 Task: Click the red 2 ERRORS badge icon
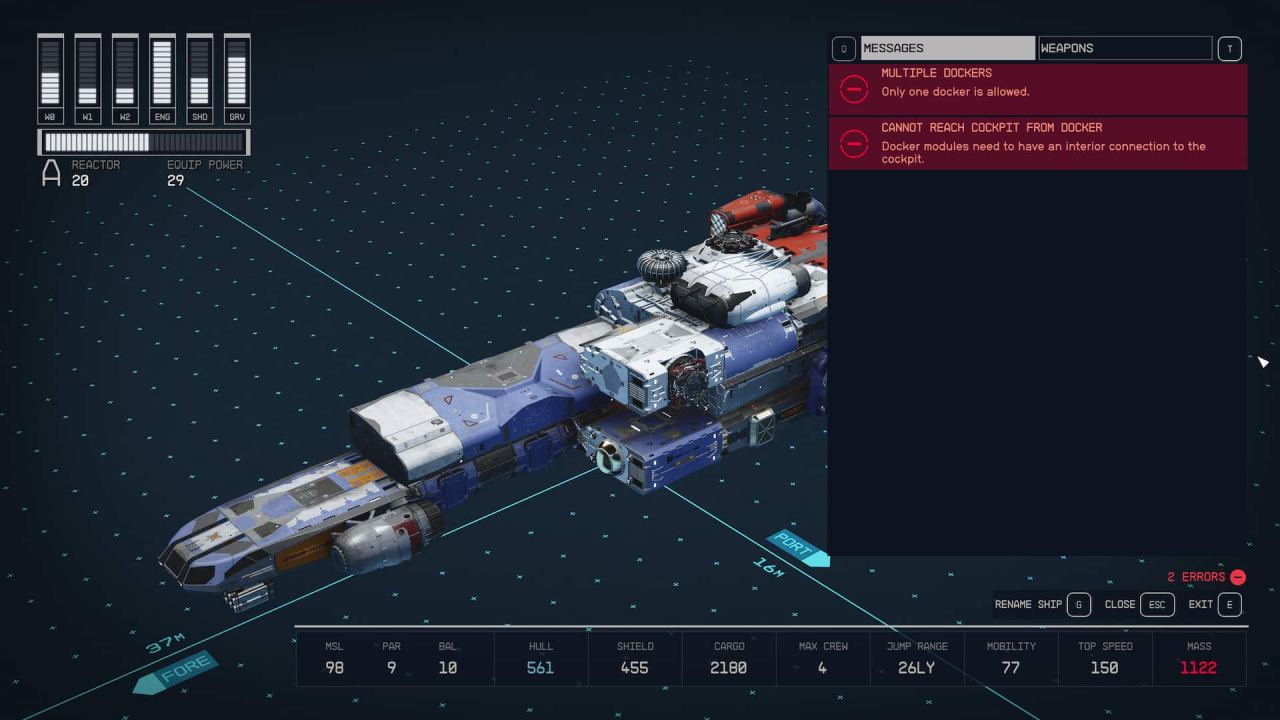click(x=1236, y=577)
